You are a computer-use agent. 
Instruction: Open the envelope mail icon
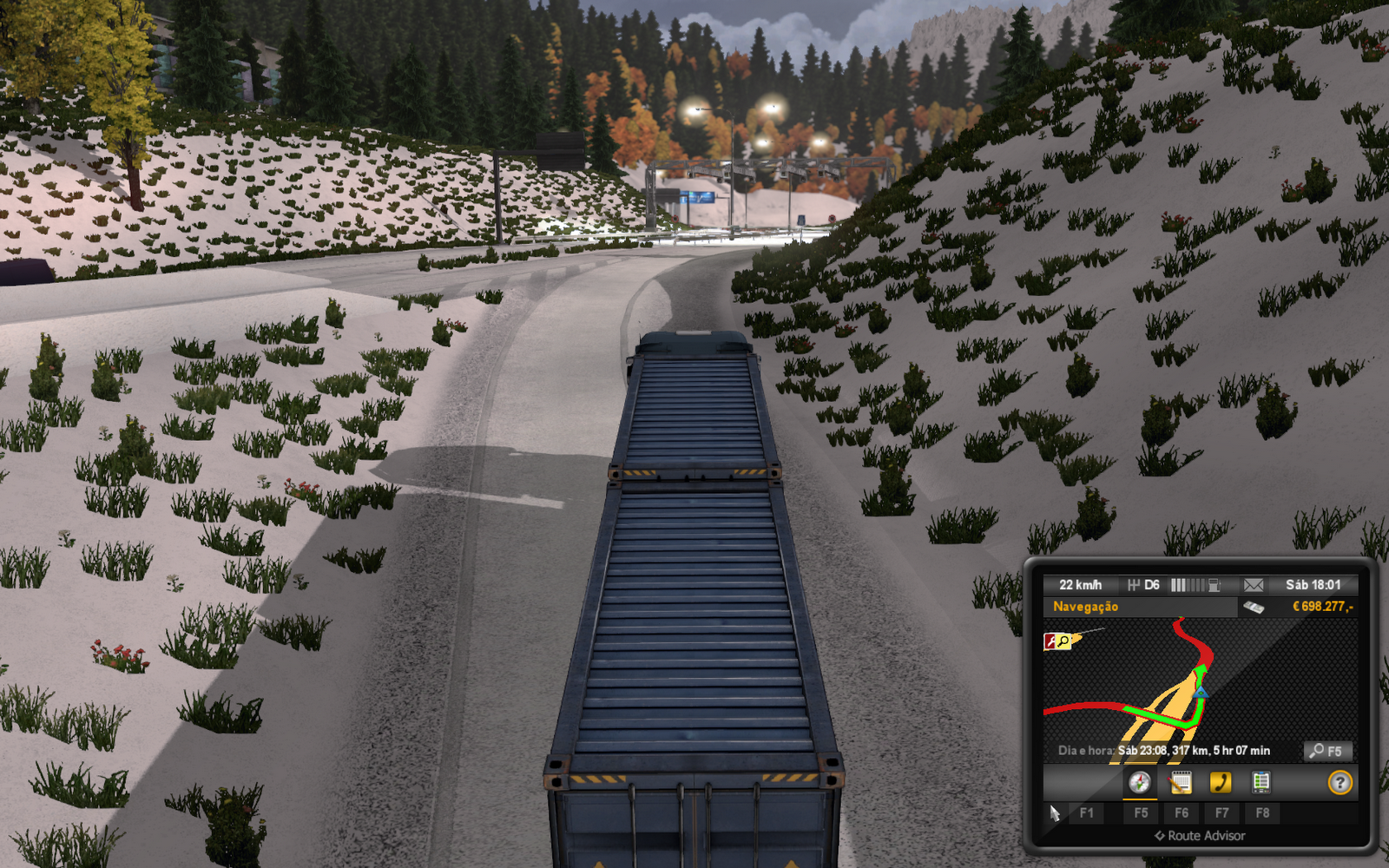(1253, 585)
